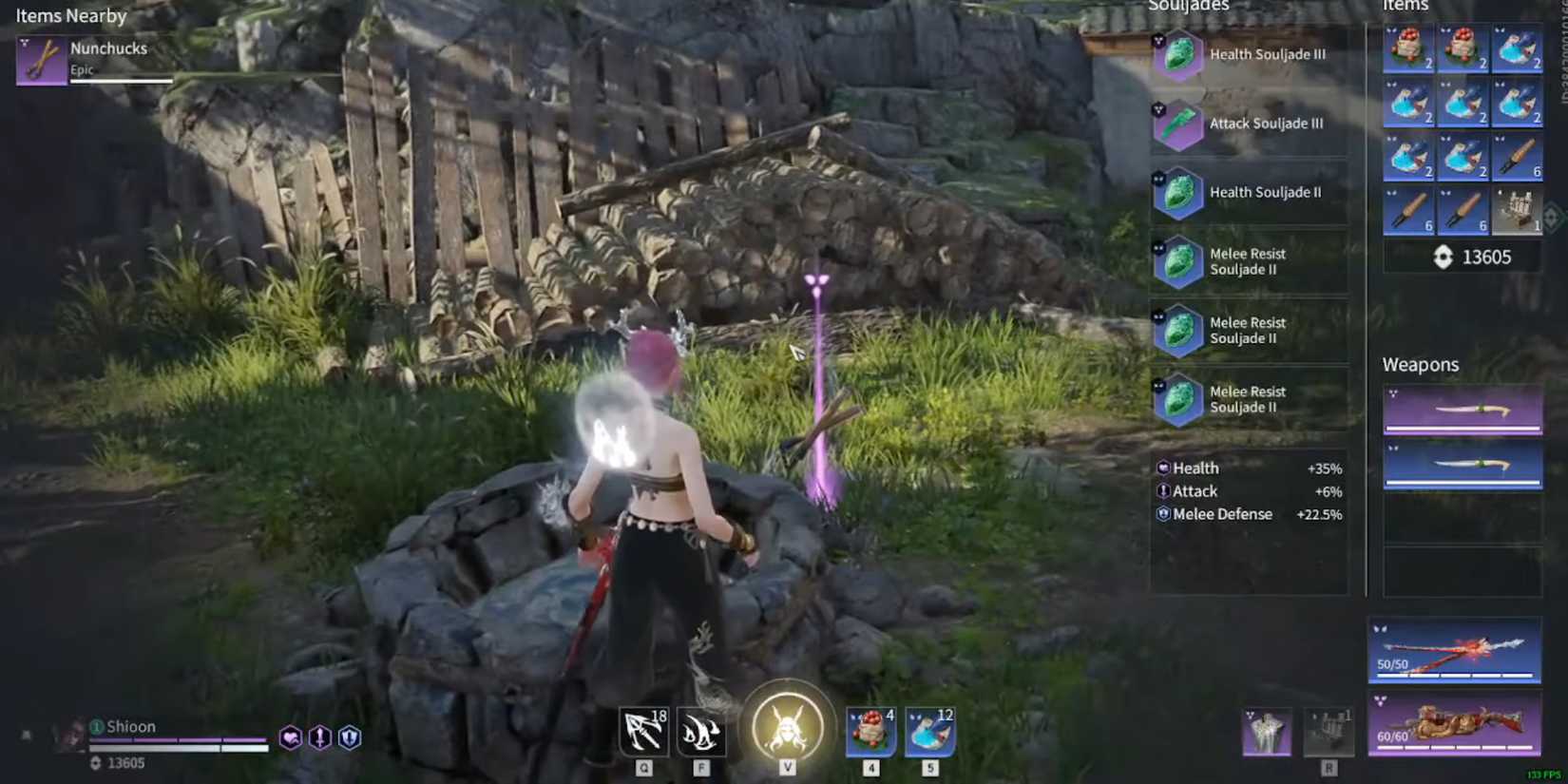
Task: Click the souliathe currency diamond icon near 13605
Action: point(1441,257)
